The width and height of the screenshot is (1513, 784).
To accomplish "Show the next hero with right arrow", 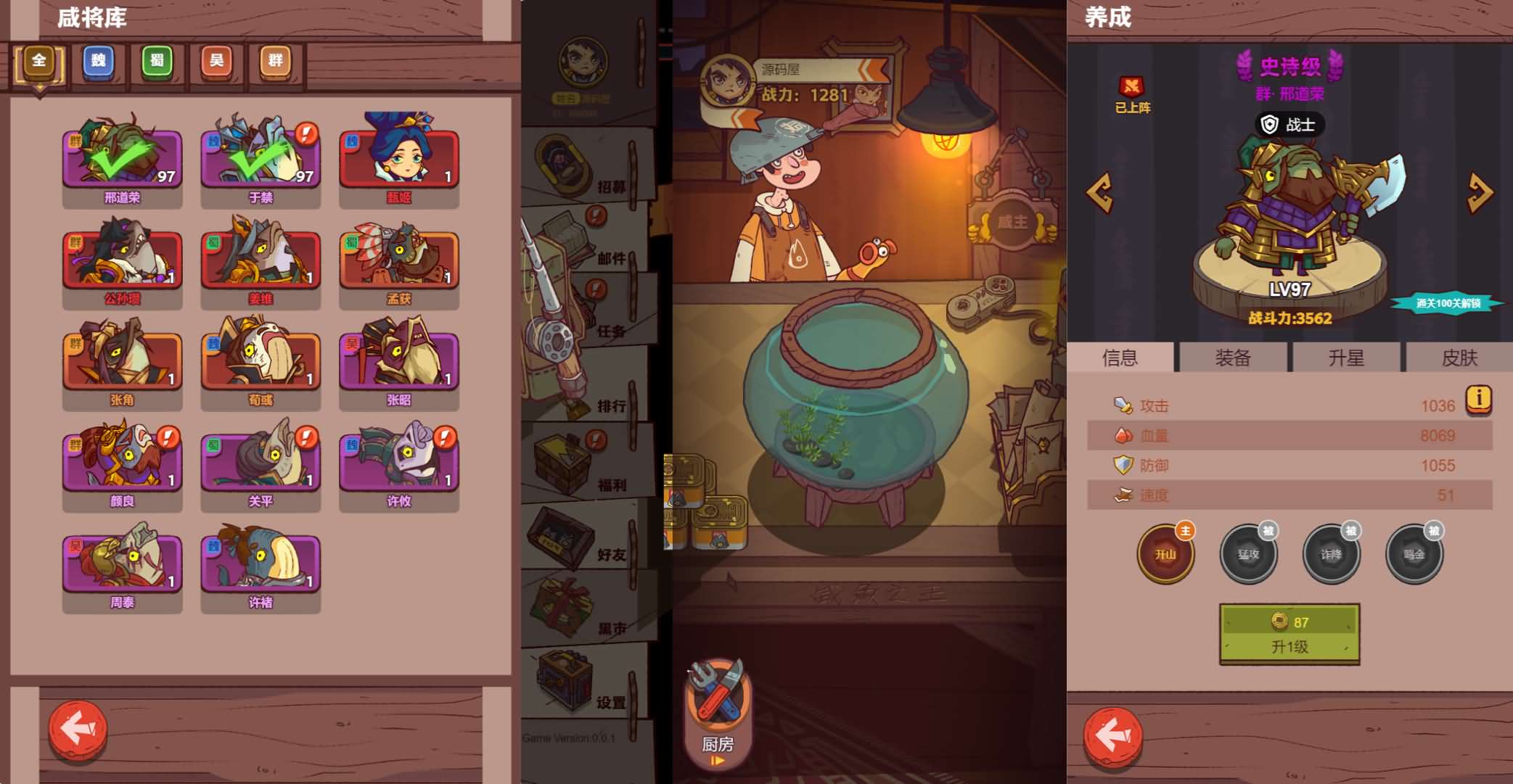I will (1480, 192).
